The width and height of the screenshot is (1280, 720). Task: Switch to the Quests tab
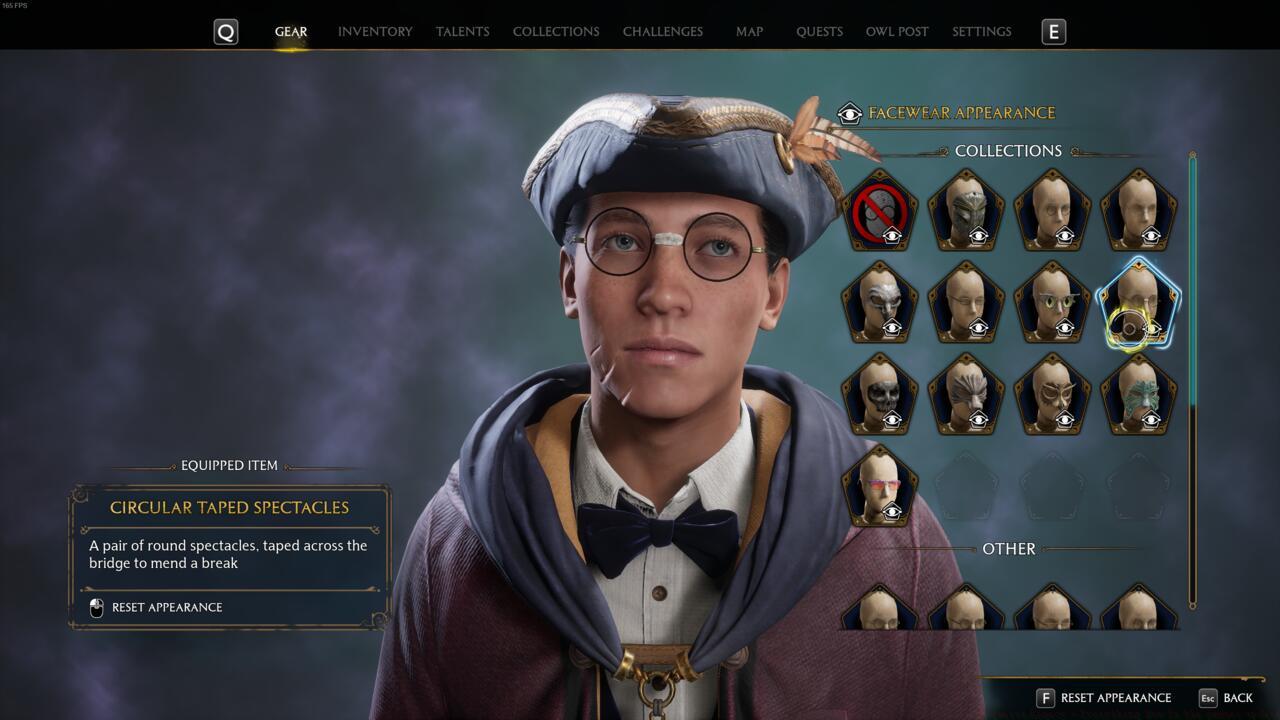819,32
